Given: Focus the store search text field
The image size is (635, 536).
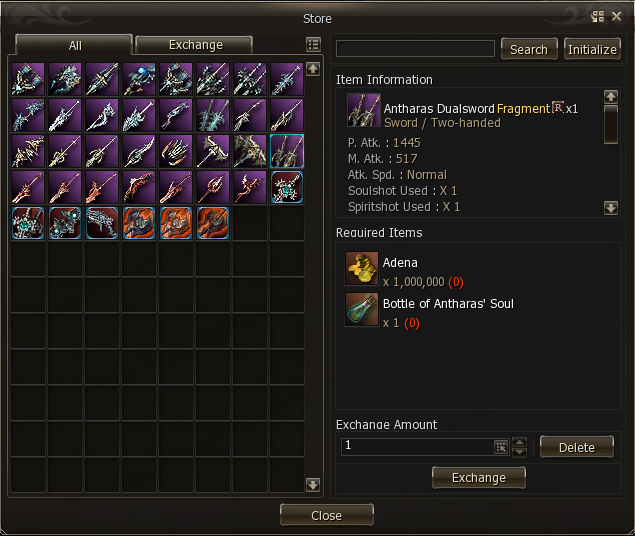Looking at the screenshot, I should [x=415, y=49].
